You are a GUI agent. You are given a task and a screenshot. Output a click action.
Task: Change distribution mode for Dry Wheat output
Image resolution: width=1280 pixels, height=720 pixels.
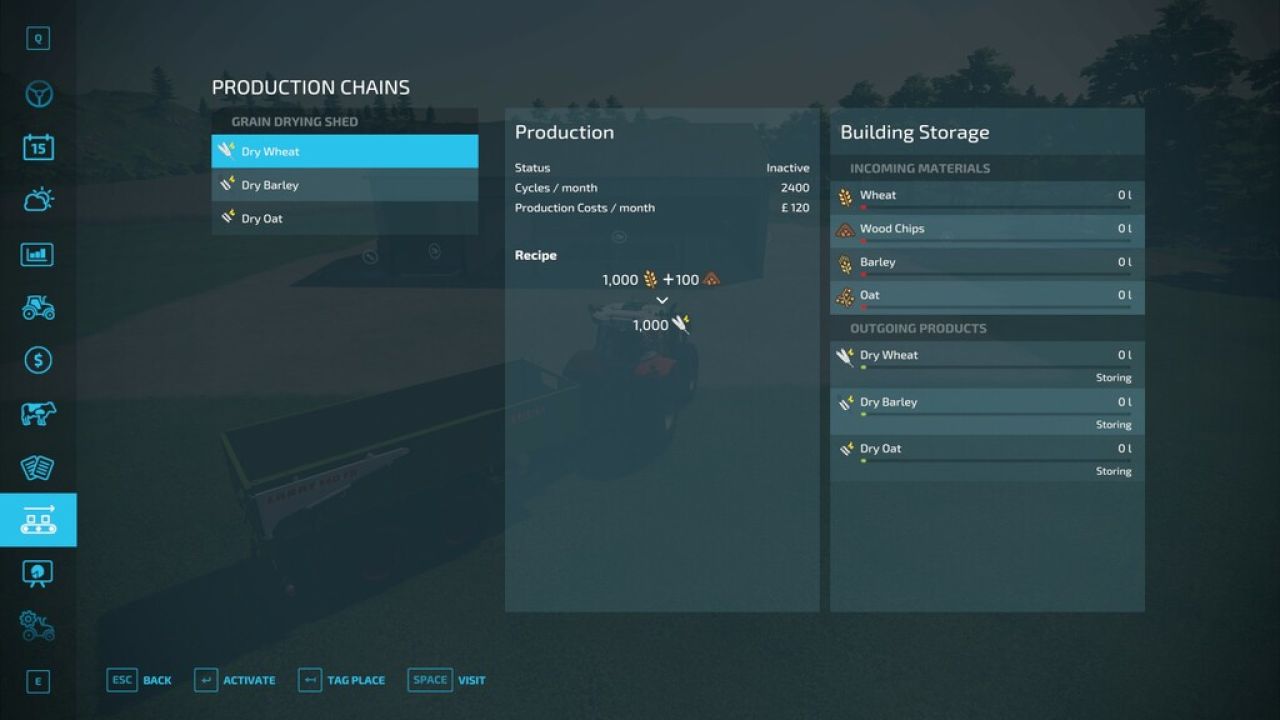coord(1113,377)
